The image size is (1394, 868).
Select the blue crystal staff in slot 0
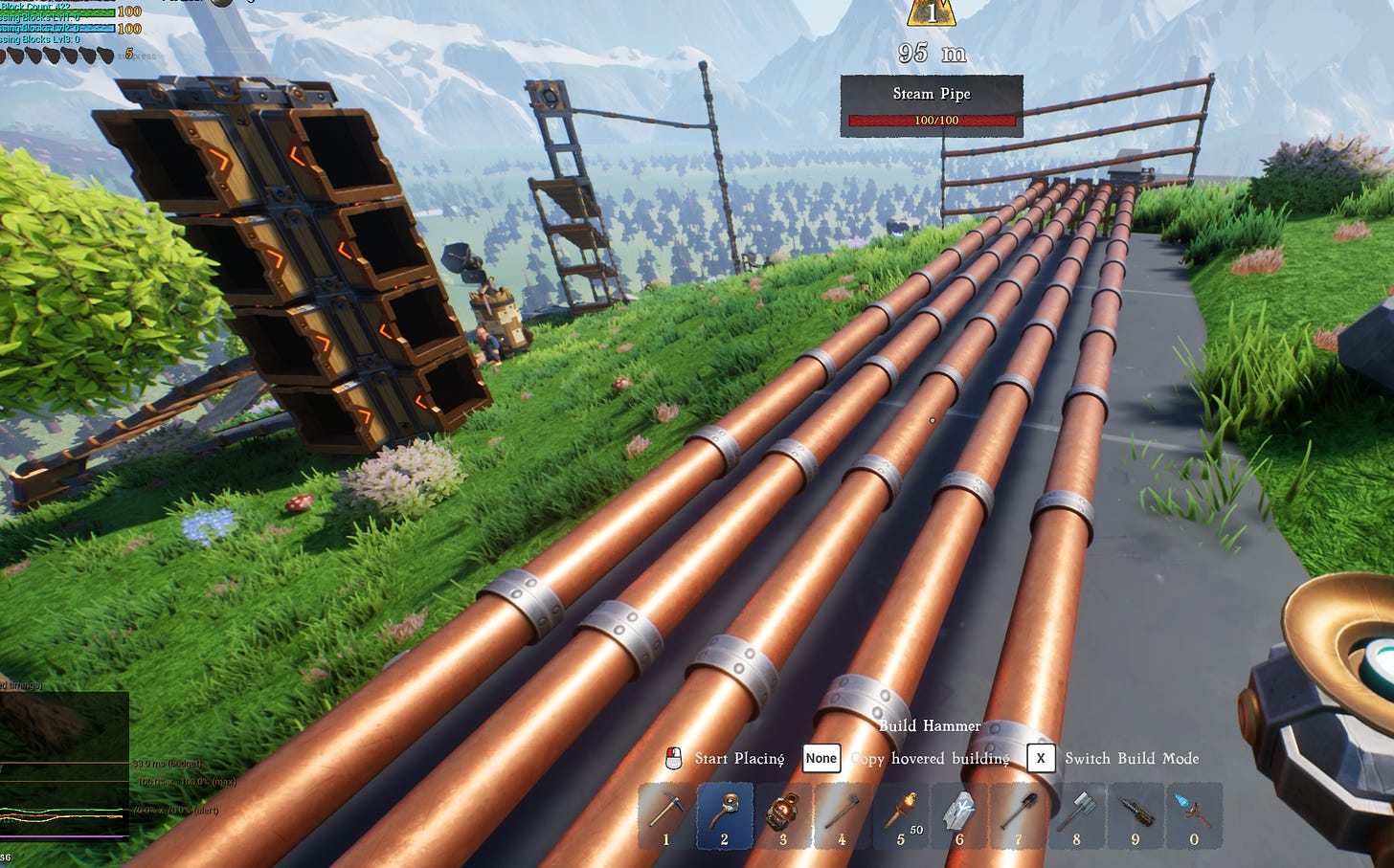coord(1194,814)
